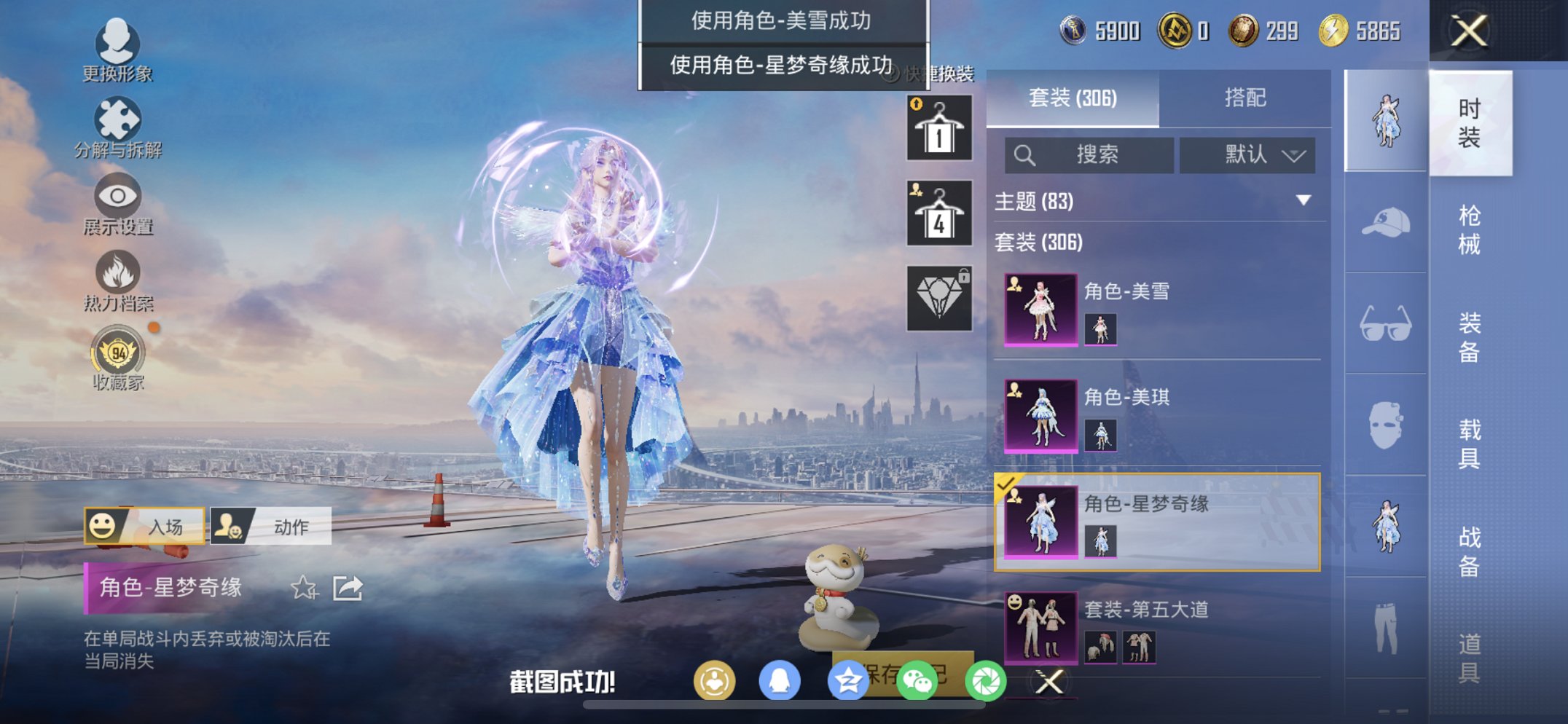Open 展示设置 display settings
The width and height of the screenshot is (1568, 724).
(x=117, y=197)
